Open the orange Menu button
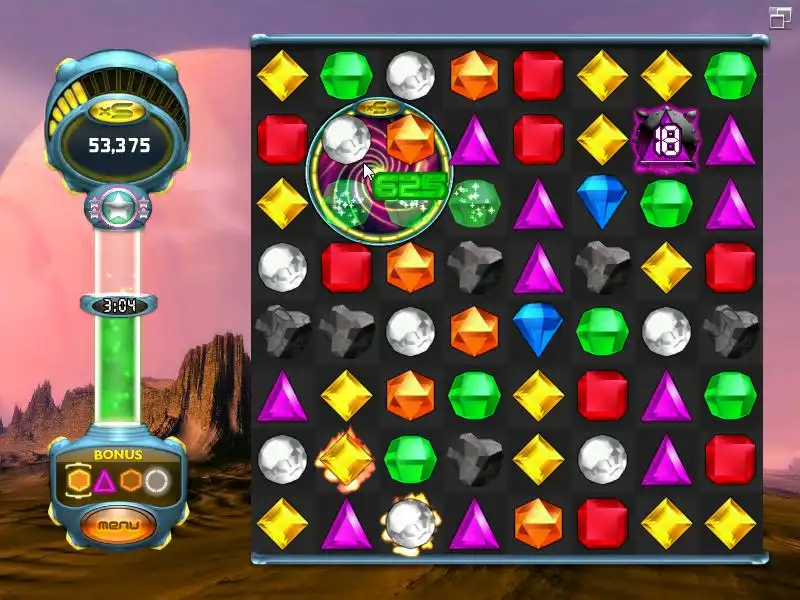The height and width of the screenshot is (600, 800). click(119, 524)
